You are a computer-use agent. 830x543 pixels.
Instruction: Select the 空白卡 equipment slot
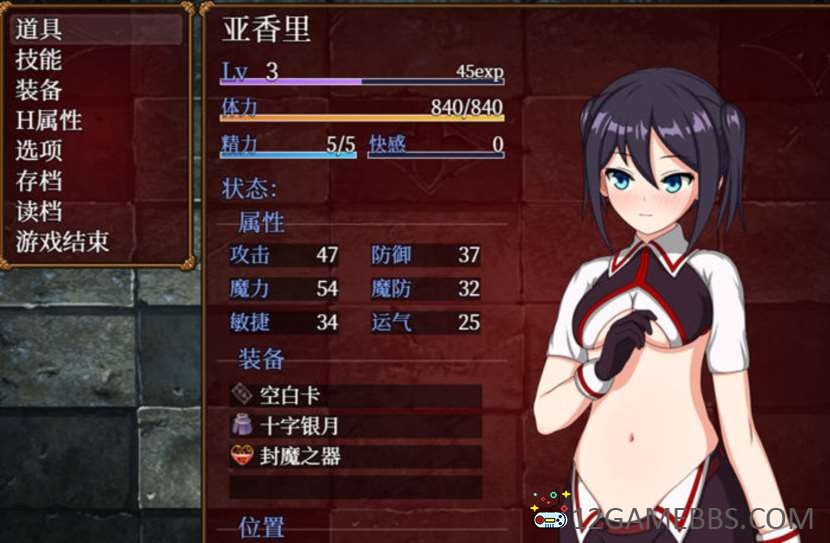click(x=355, y=396)
